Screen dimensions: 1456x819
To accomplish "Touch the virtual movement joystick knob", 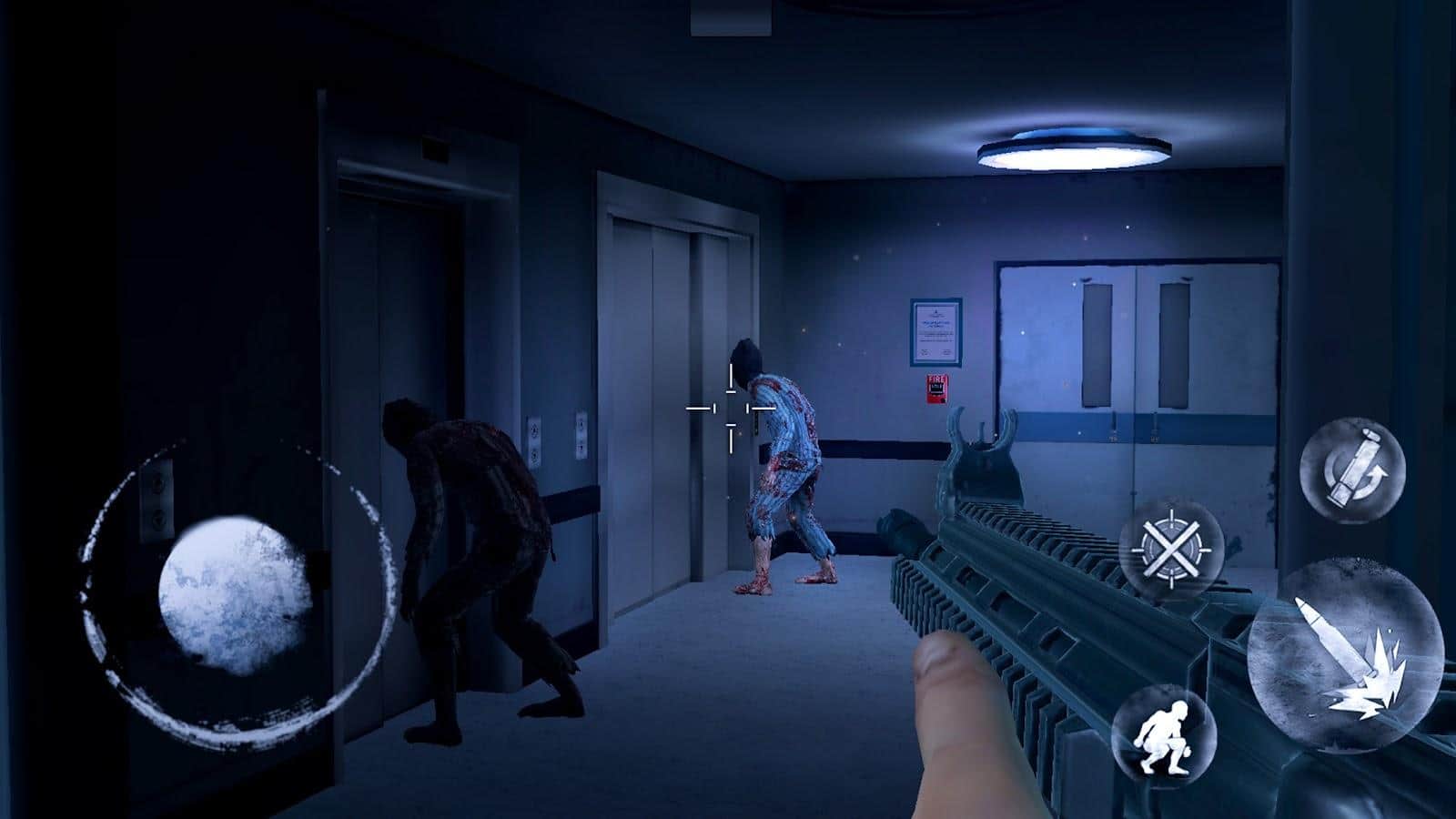I will [234, 596].
